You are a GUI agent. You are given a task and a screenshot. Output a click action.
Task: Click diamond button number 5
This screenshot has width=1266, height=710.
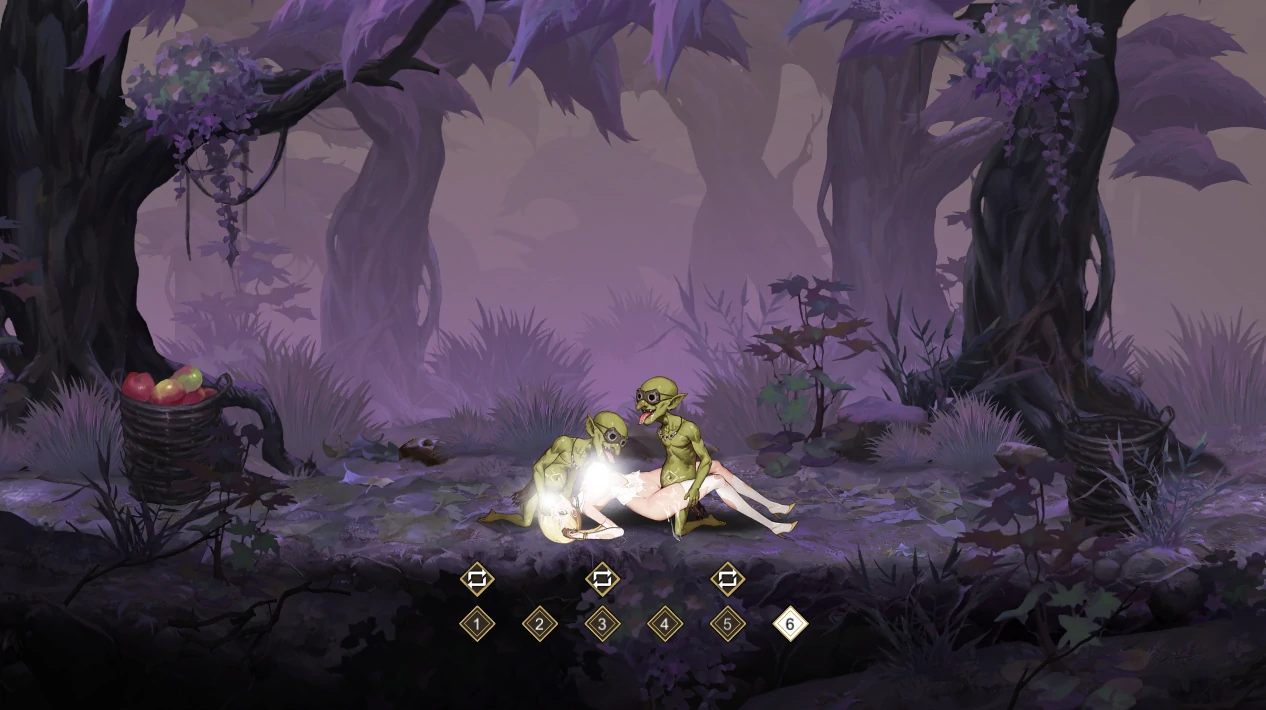click(x=728, y=625)
